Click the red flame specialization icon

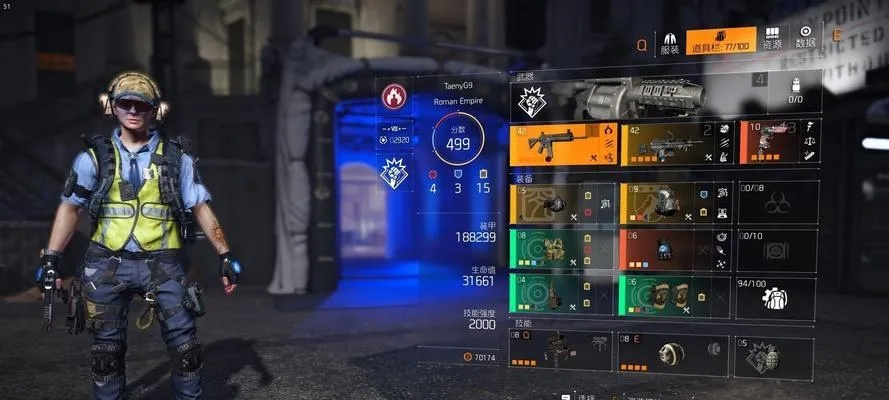click(x=394, y=98)
